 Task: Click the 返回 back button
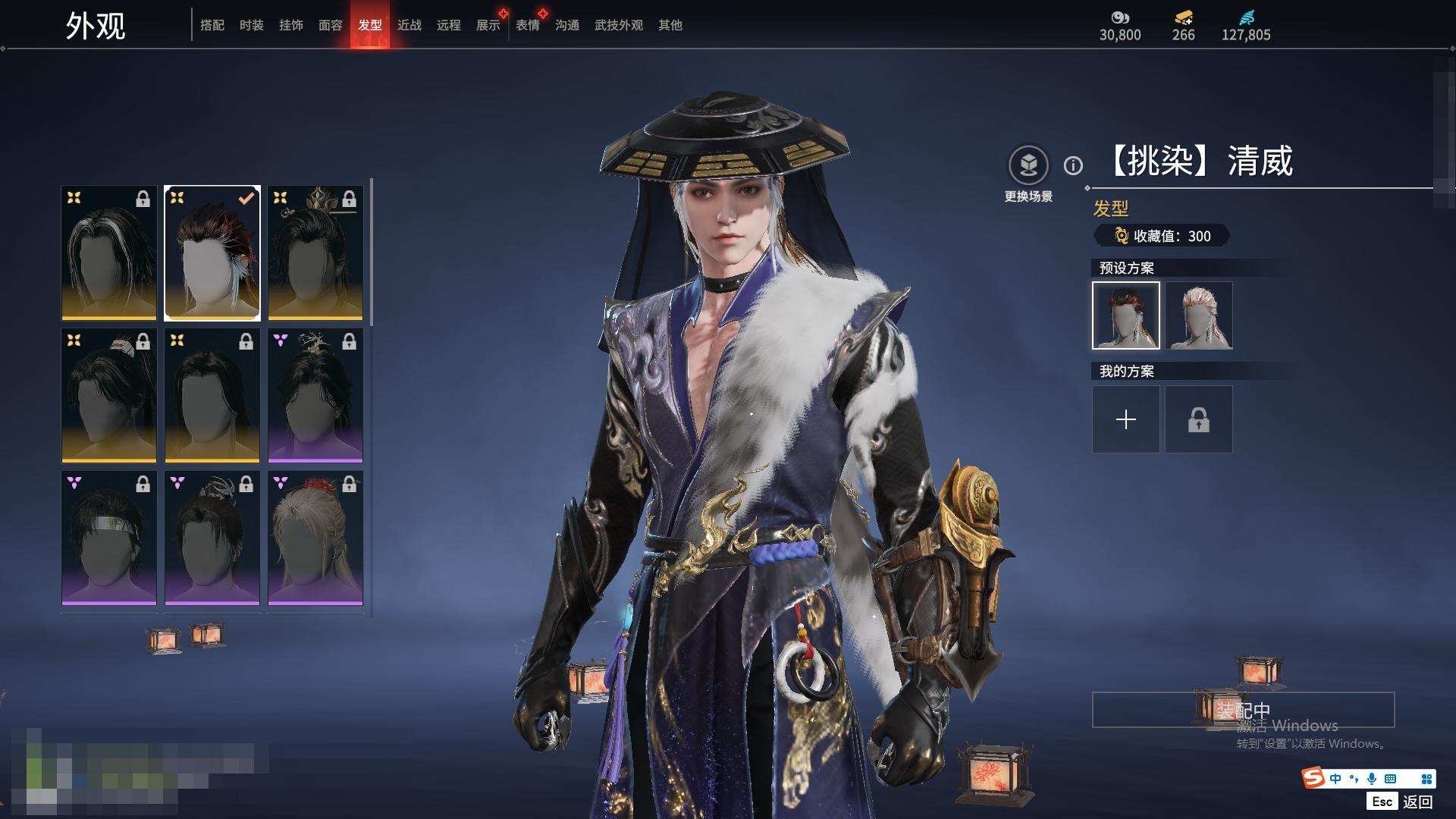coord(1417,802)
